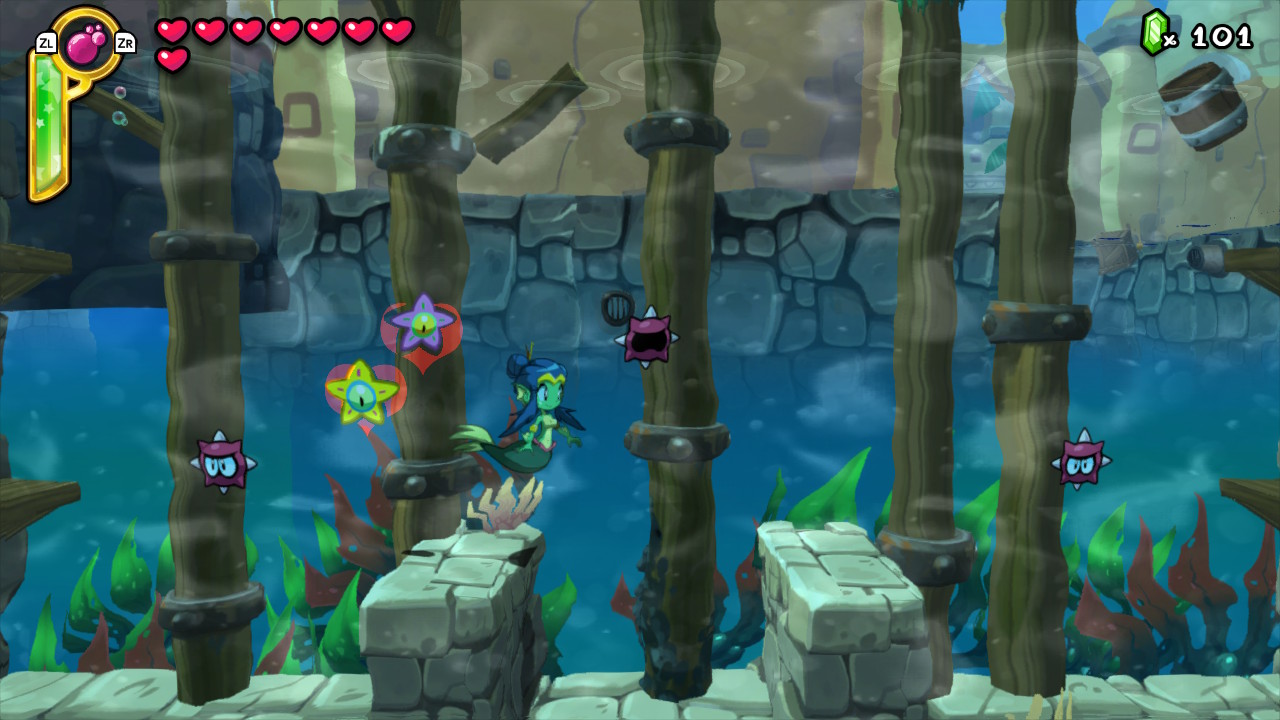Select the pink potion item icon
This screenshot has height=720, width=1280.
[84, 44]
